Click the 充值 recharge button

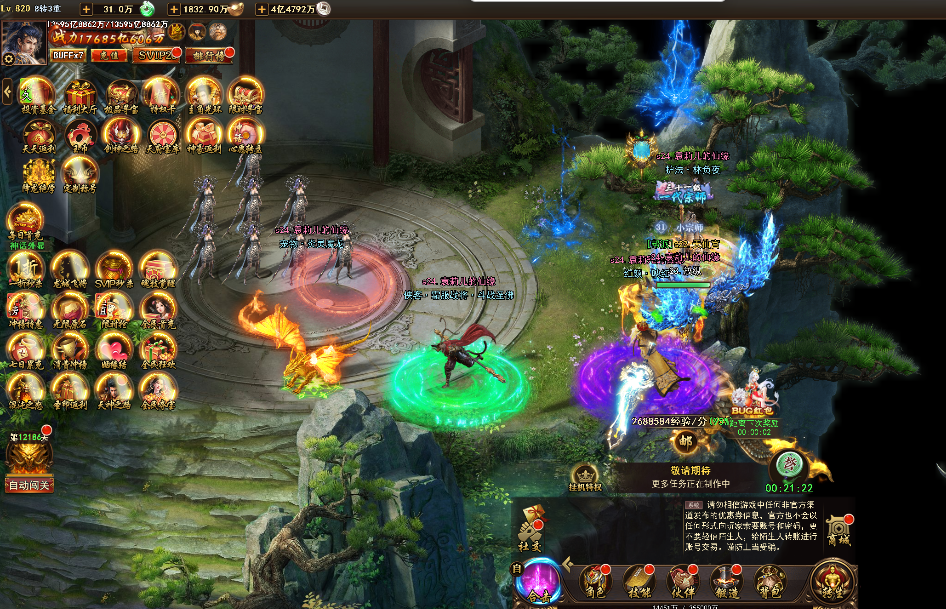click(x=107, y=55)
